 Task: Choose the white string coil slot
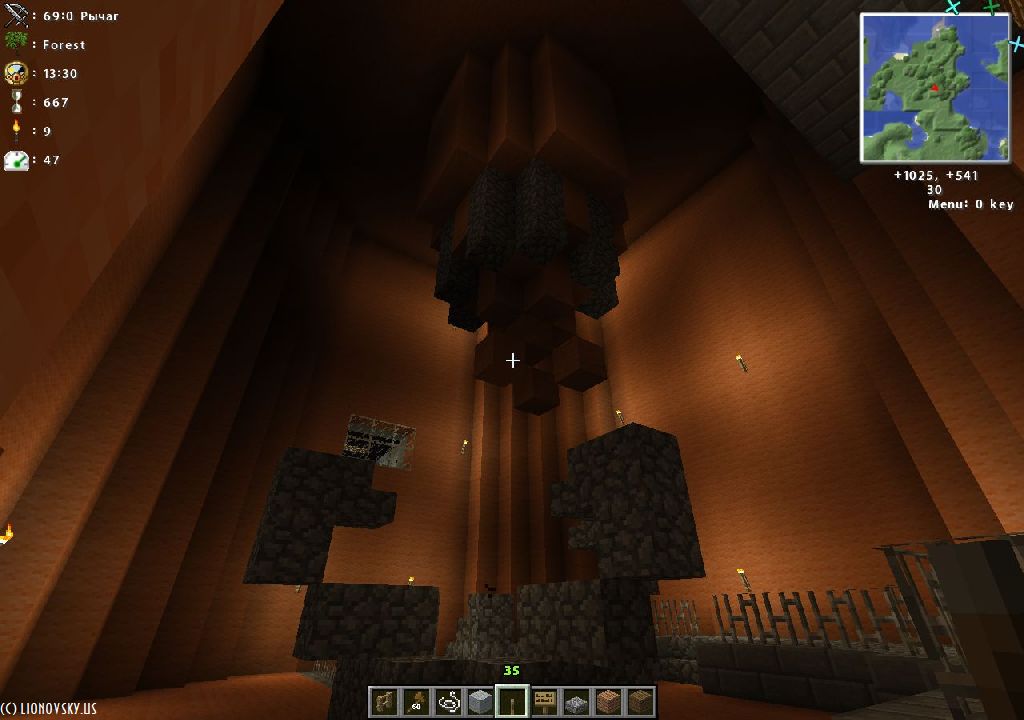pyautogui.click(x=448, y=701)
